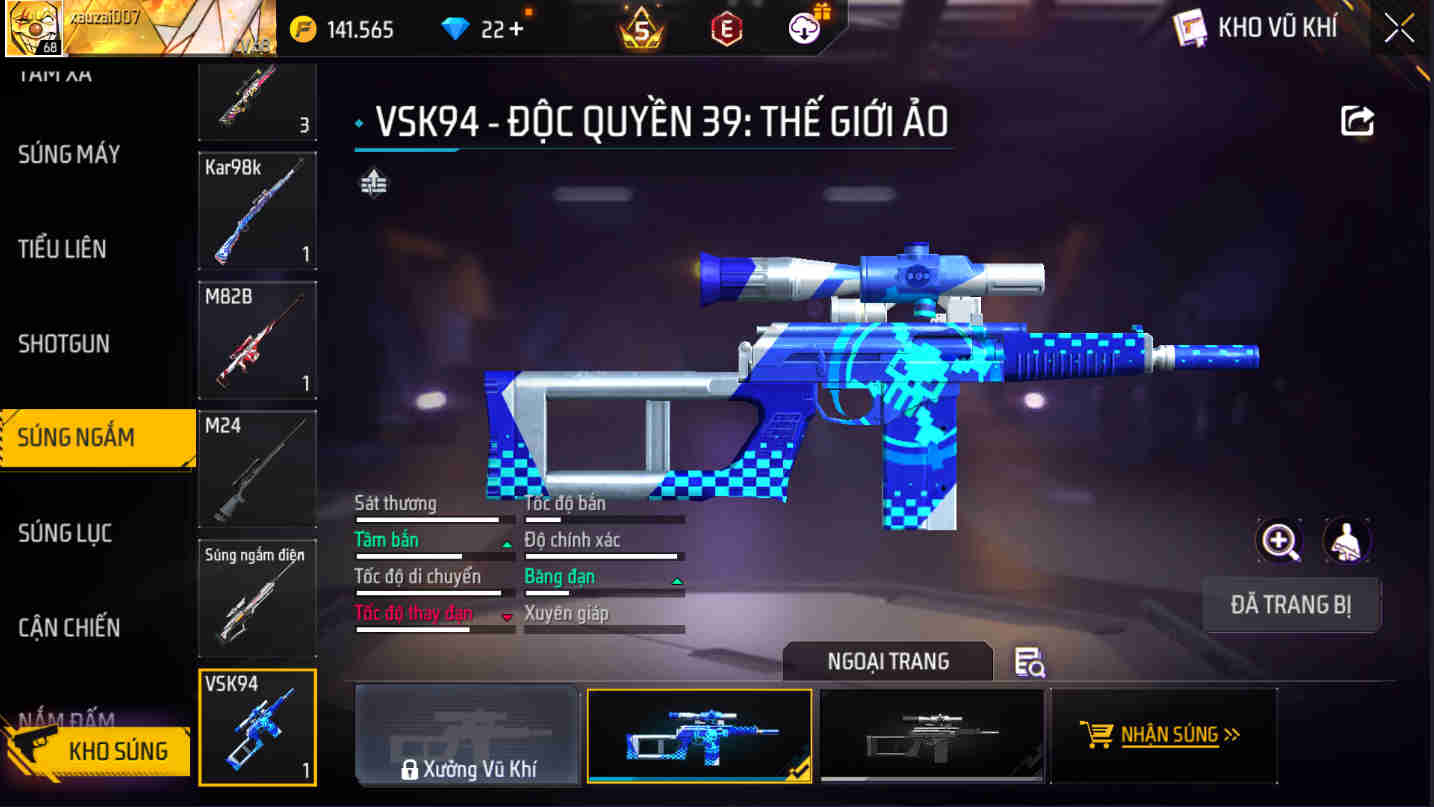This screenshot has width=1434, height=807.
Task: Switch to the NGOẠI TRANG tab
Action: point(887,661)
